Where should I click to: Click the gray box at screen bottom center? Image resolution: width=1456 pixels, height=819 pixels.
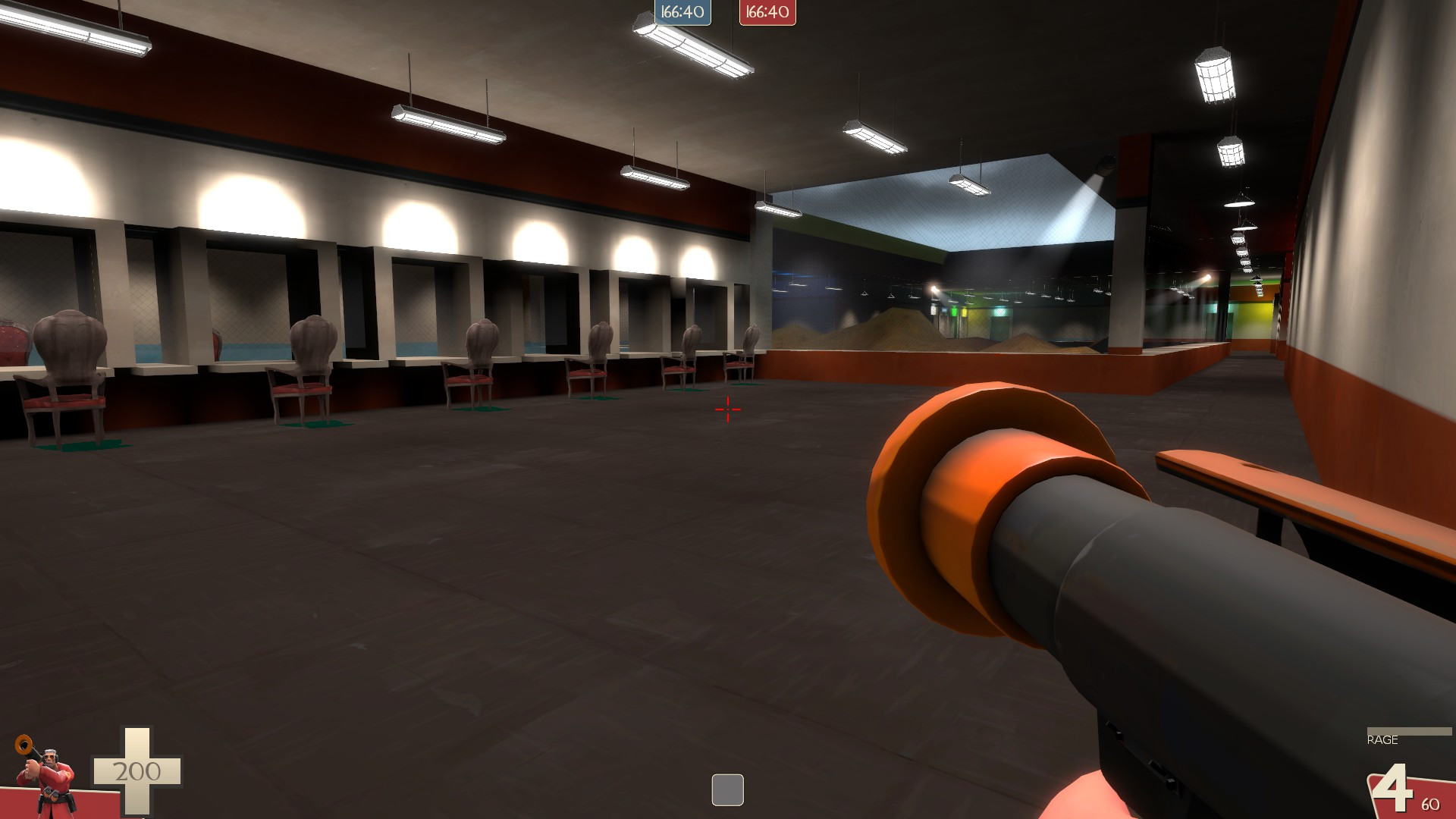pyautogui.click(x=727, y=789)
